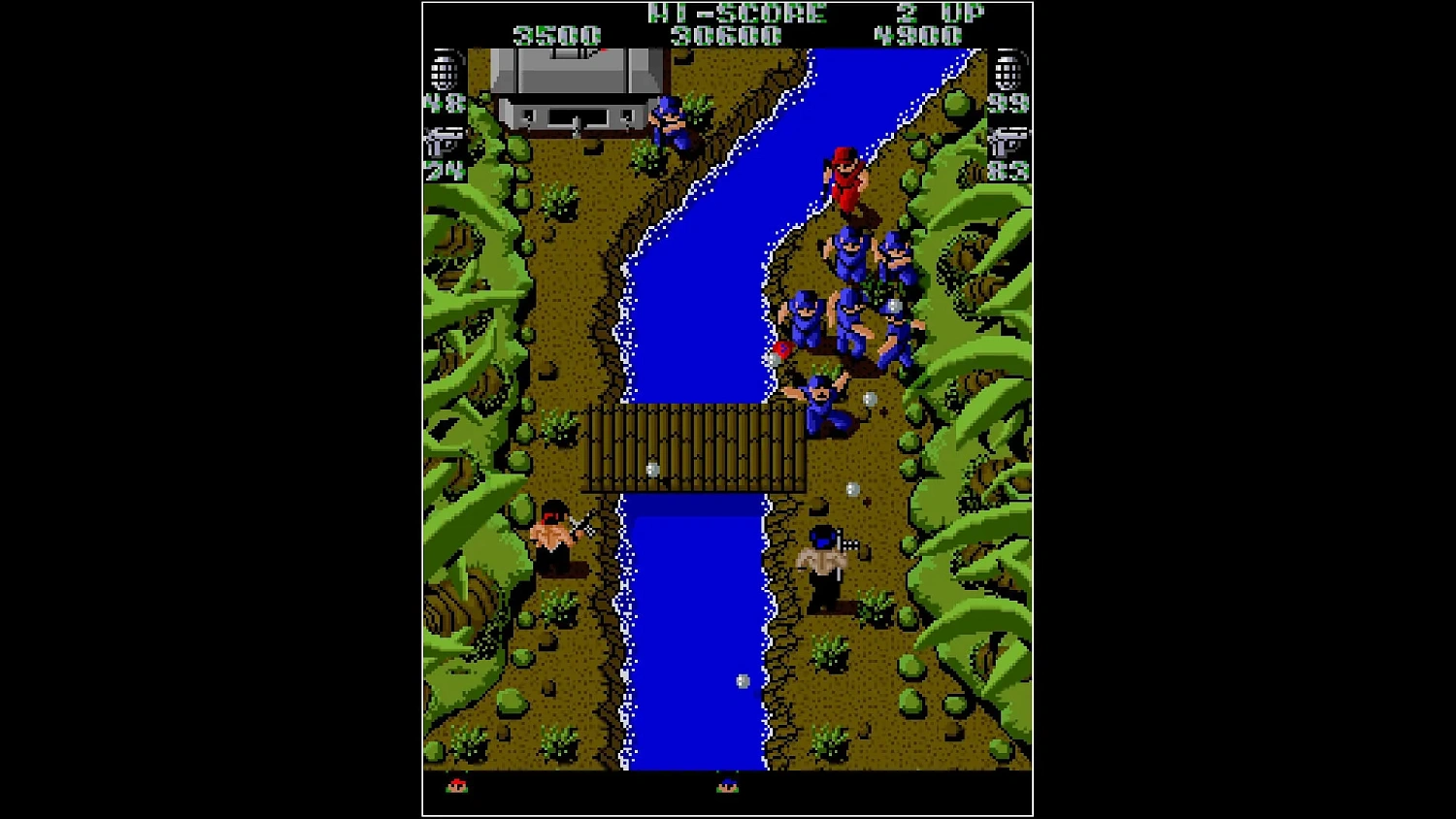Click the 2 UP label
Viewport: 1456px width, 819px height.
(x=935, y=13)
